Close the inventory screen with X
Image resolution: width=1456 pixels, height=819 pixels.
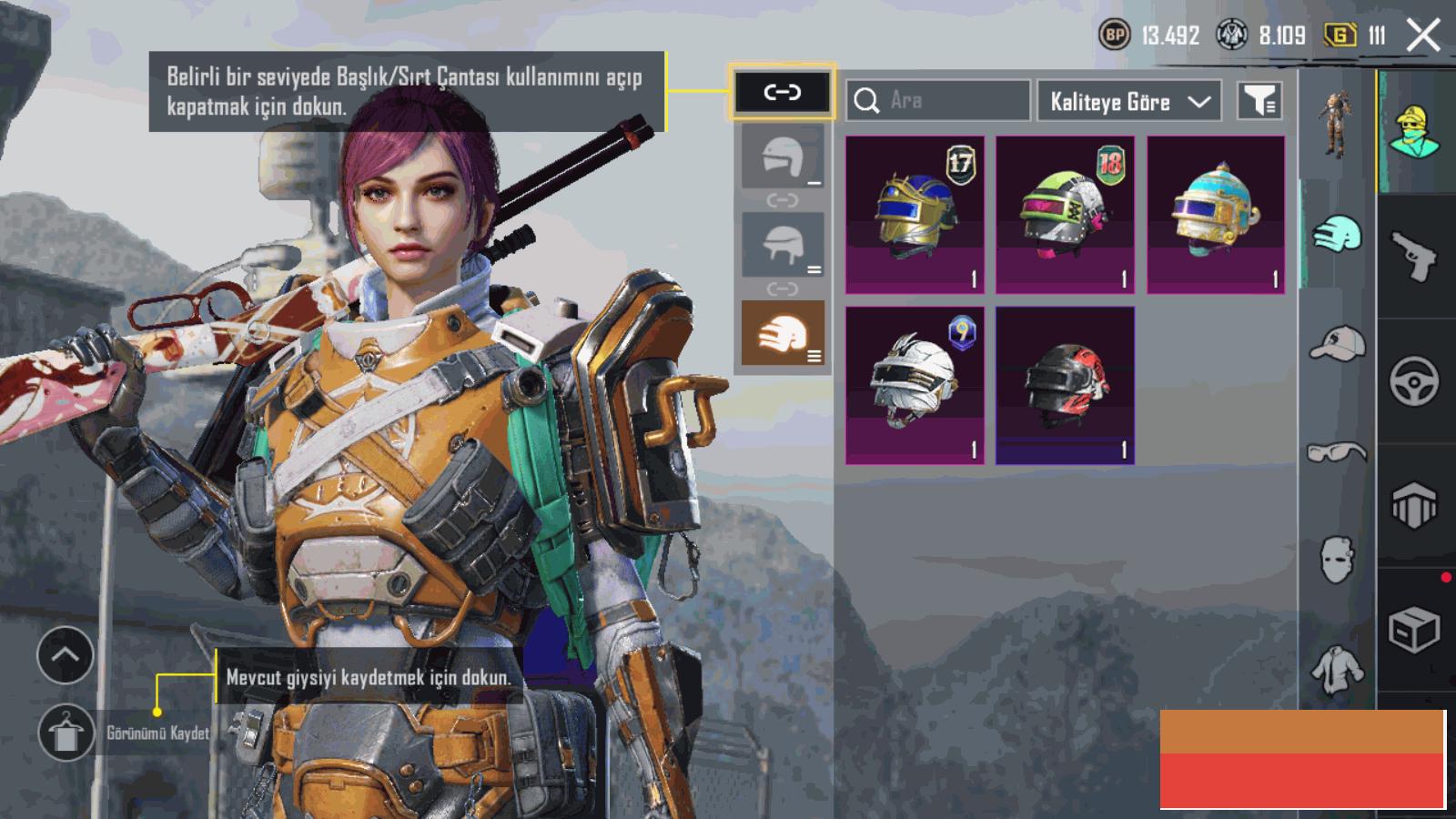1422,36
